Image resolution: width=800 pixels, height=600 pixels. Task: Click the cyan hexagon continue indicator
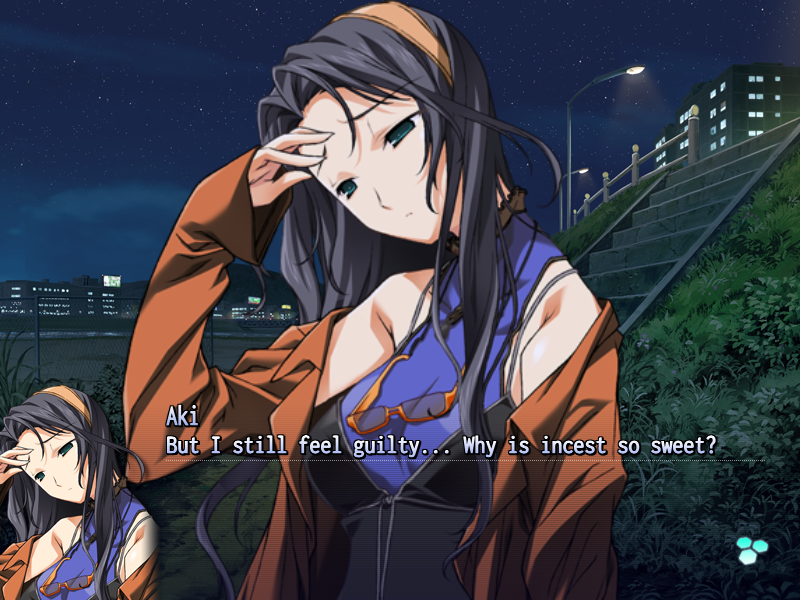(750, 548)
